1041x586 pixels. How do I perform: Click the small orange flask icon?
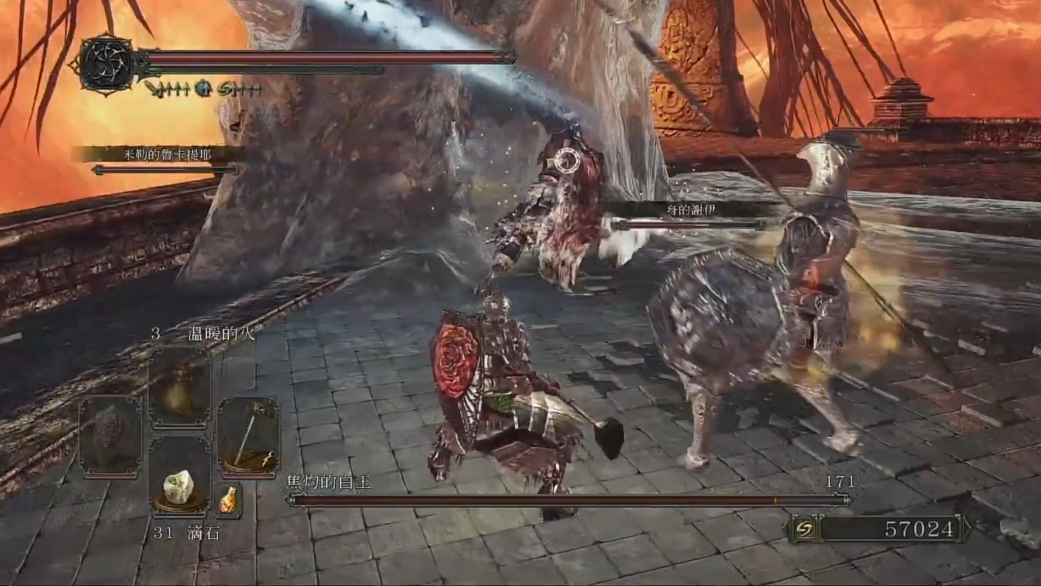pos(230,498)
